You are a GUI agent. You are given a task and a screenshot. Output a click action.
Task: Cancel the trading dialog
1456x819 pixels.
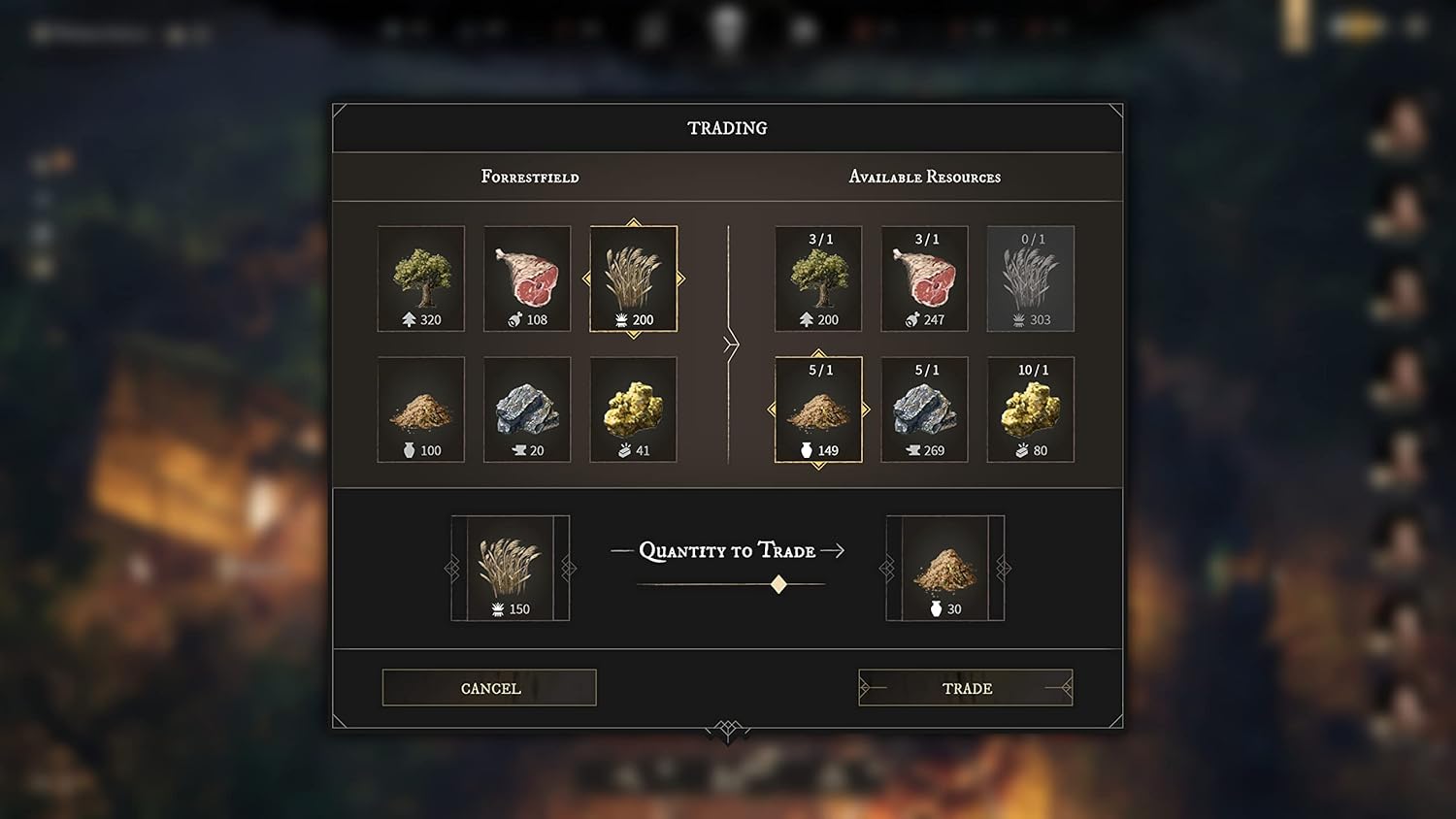tap(489, 688)
